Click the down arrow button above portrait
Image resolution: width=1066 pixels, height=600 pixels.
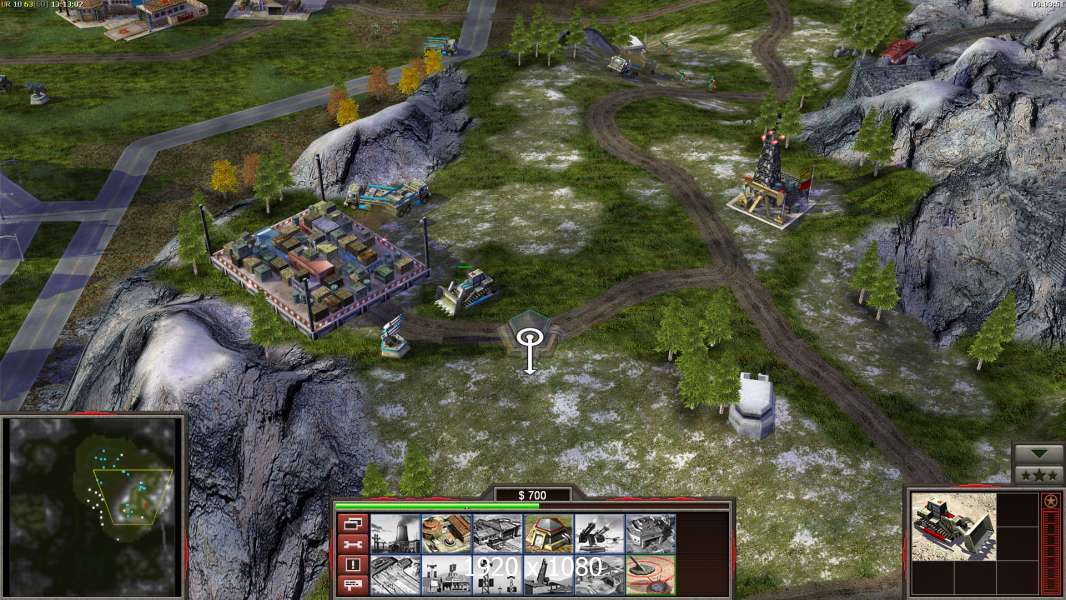click(x=1038, y=454)
